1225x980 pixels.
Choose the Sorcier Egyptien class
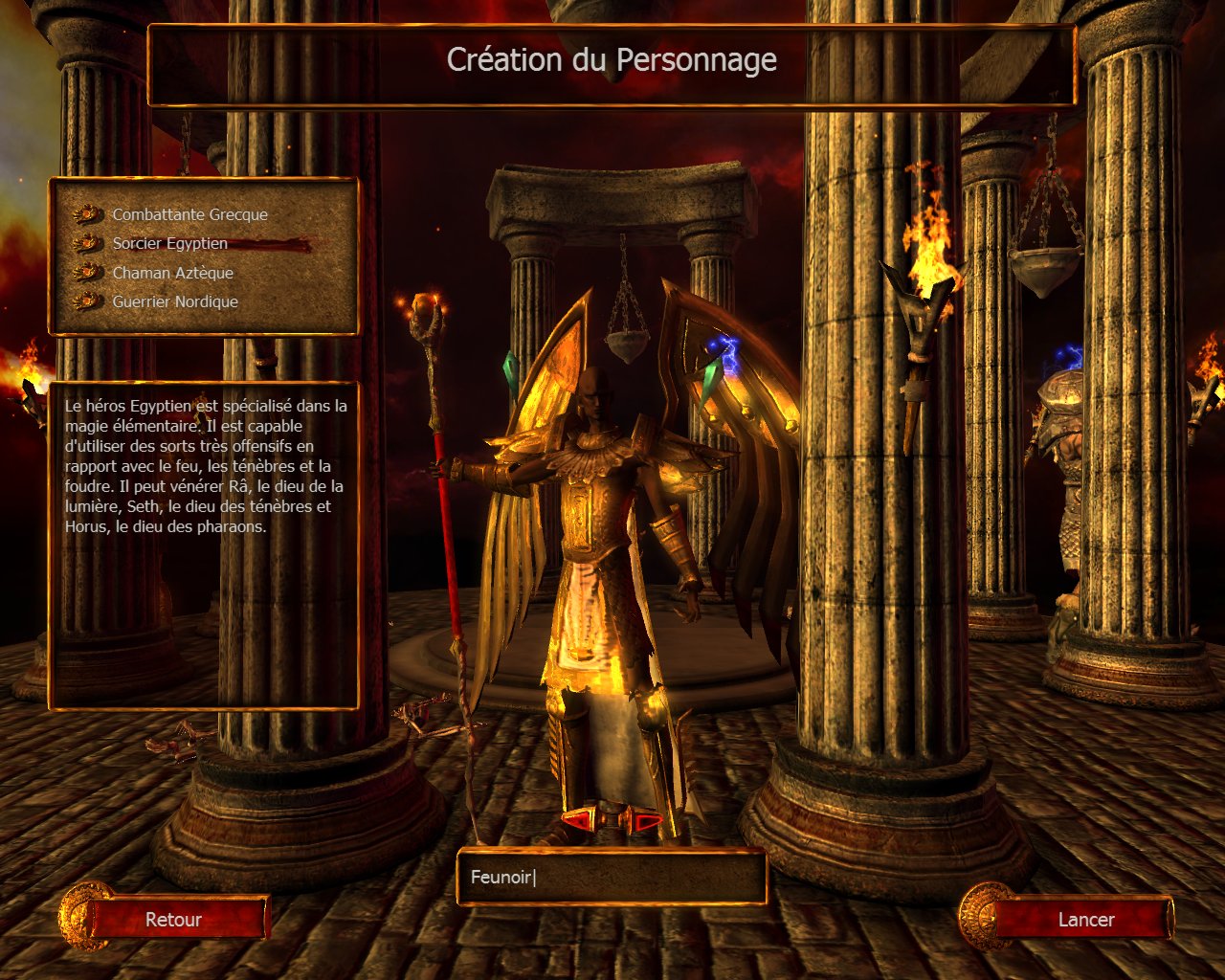pyautogui.click(x=169, y=244)
